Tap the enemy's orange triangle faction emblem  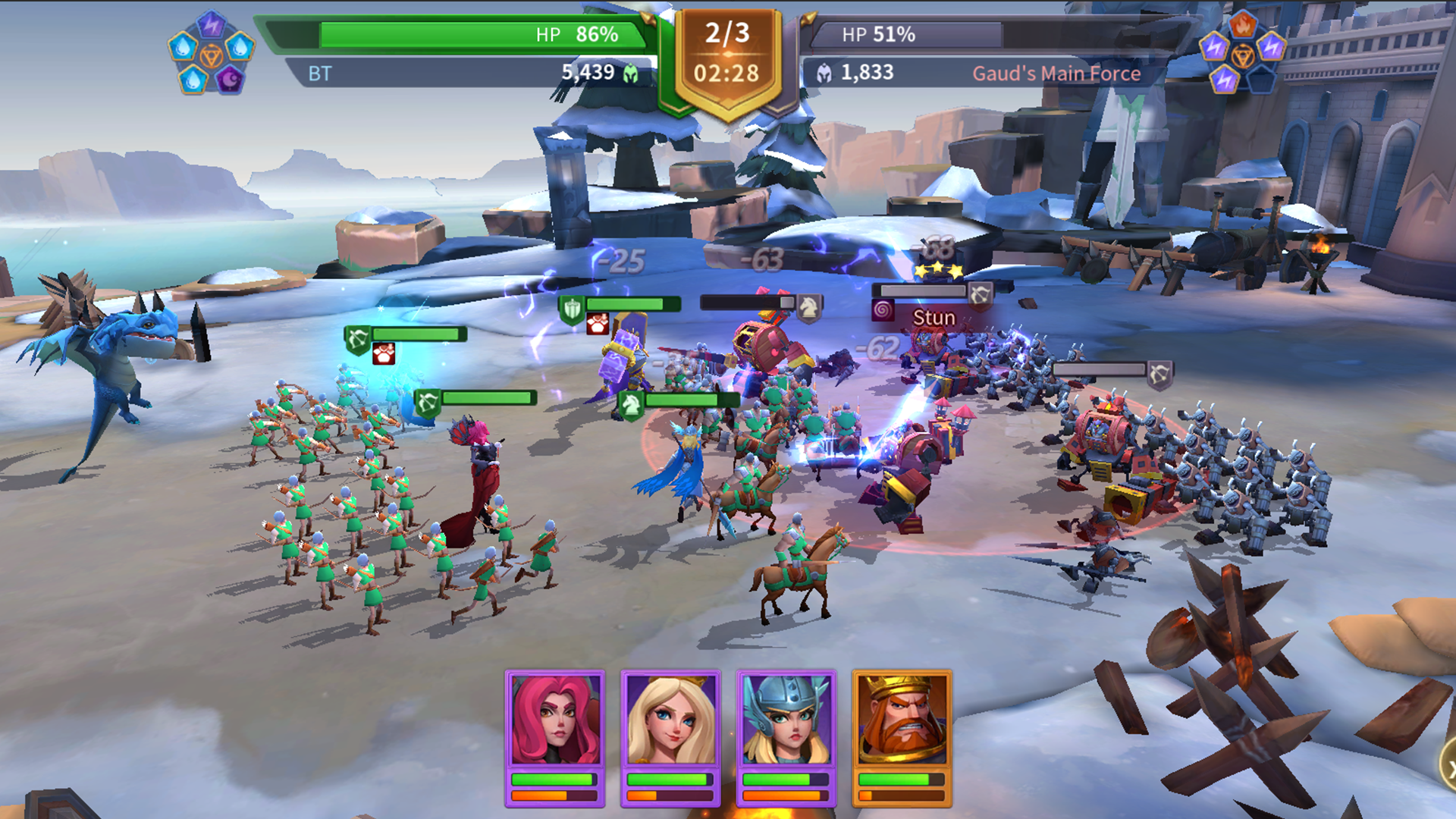click(x=1244, y=55)
